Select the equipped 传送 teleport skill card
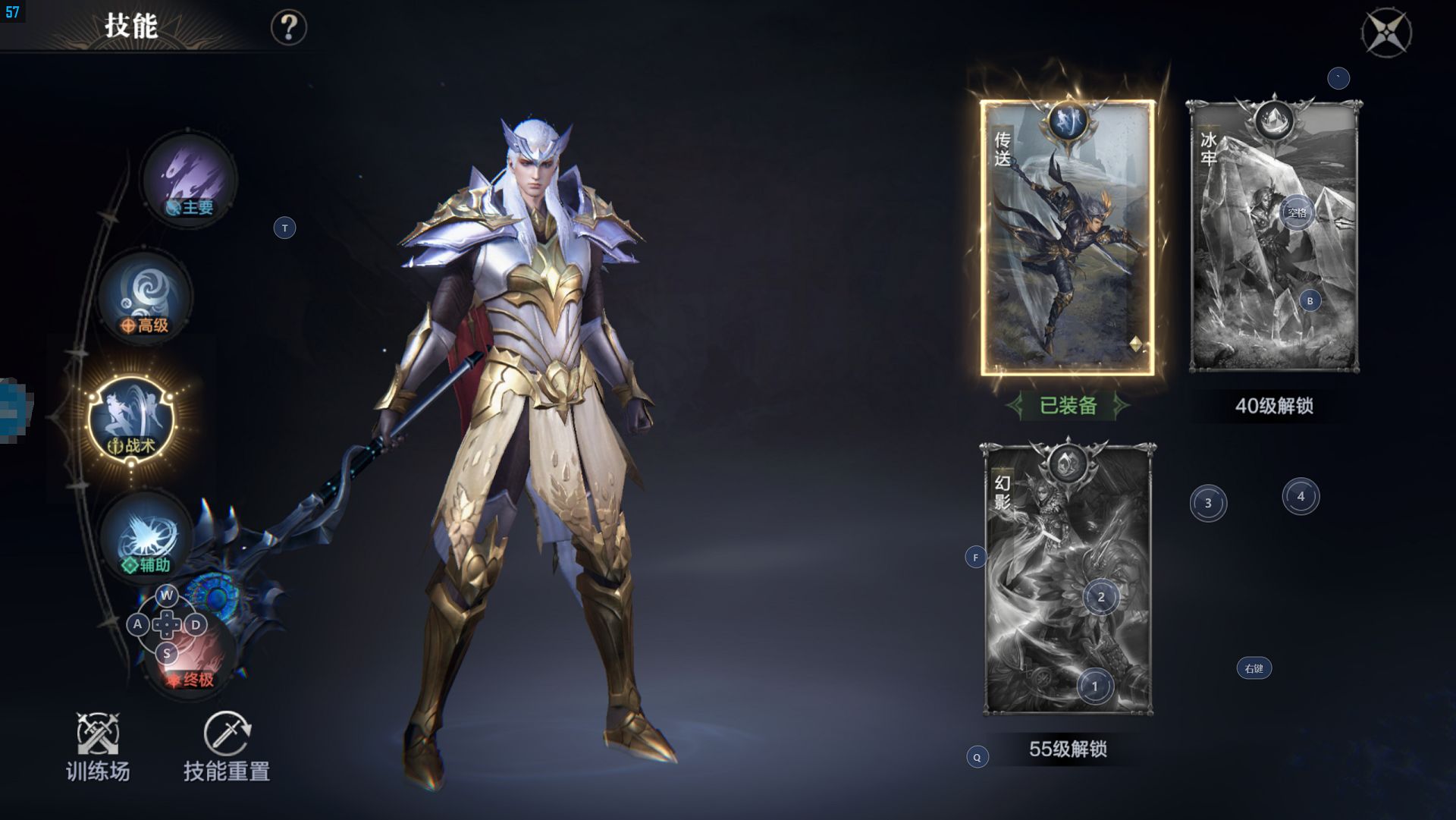This screenshot has width=1456, height=820. (x=1067, y=238)
